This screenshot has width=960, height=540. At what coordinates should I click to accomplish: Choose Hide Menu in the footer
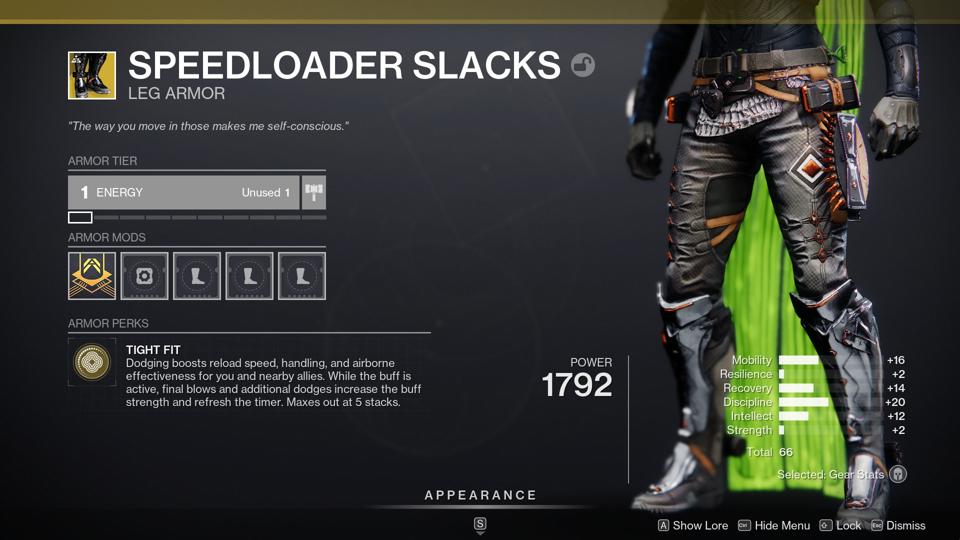pyautogui.click(x=774, y=525)
